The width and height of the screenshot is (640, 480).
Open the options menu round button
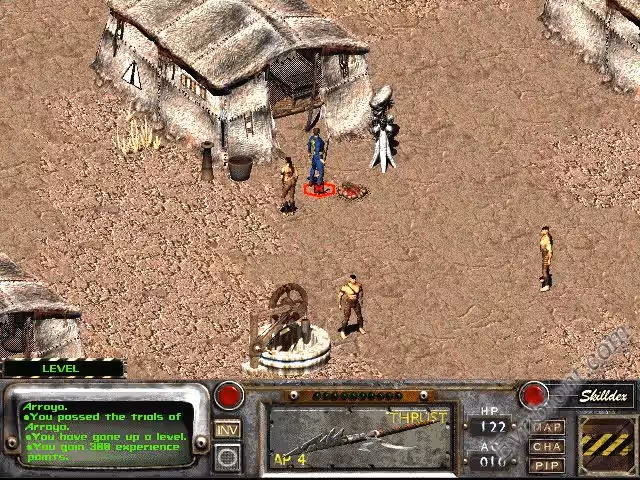(228, 456)
